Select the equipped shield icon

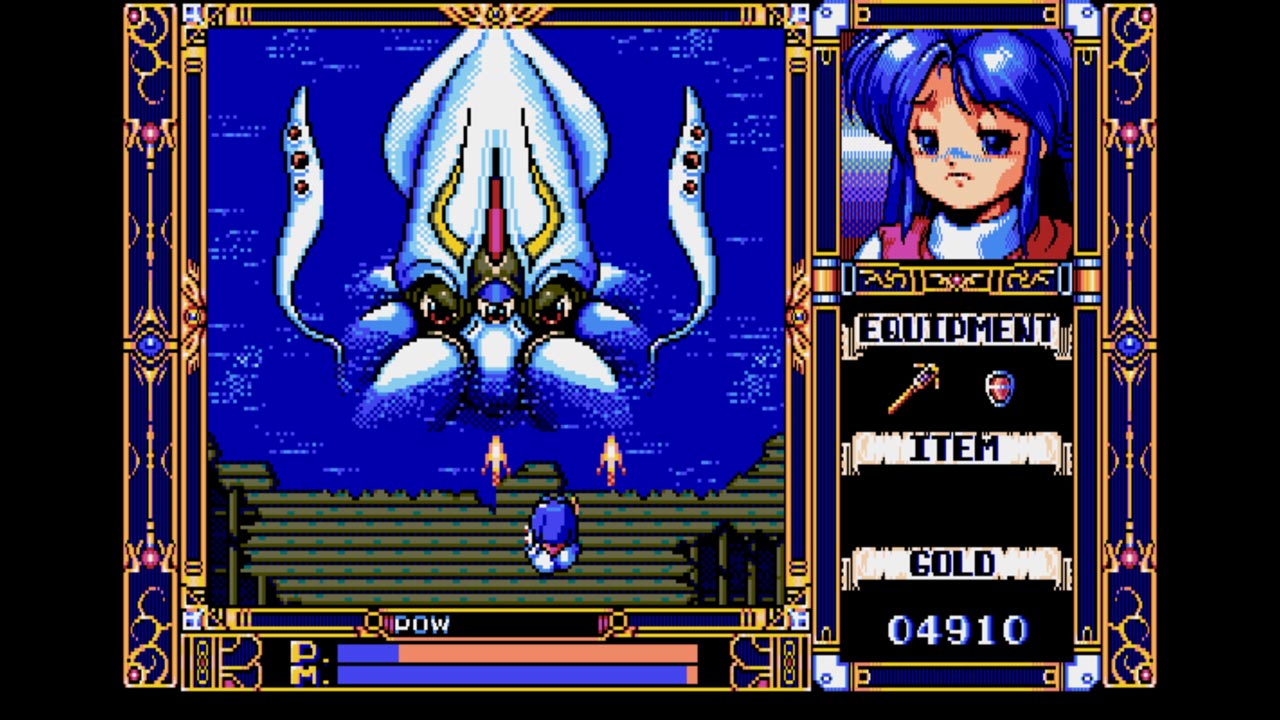pyautogui.click(x=999, y=389)
